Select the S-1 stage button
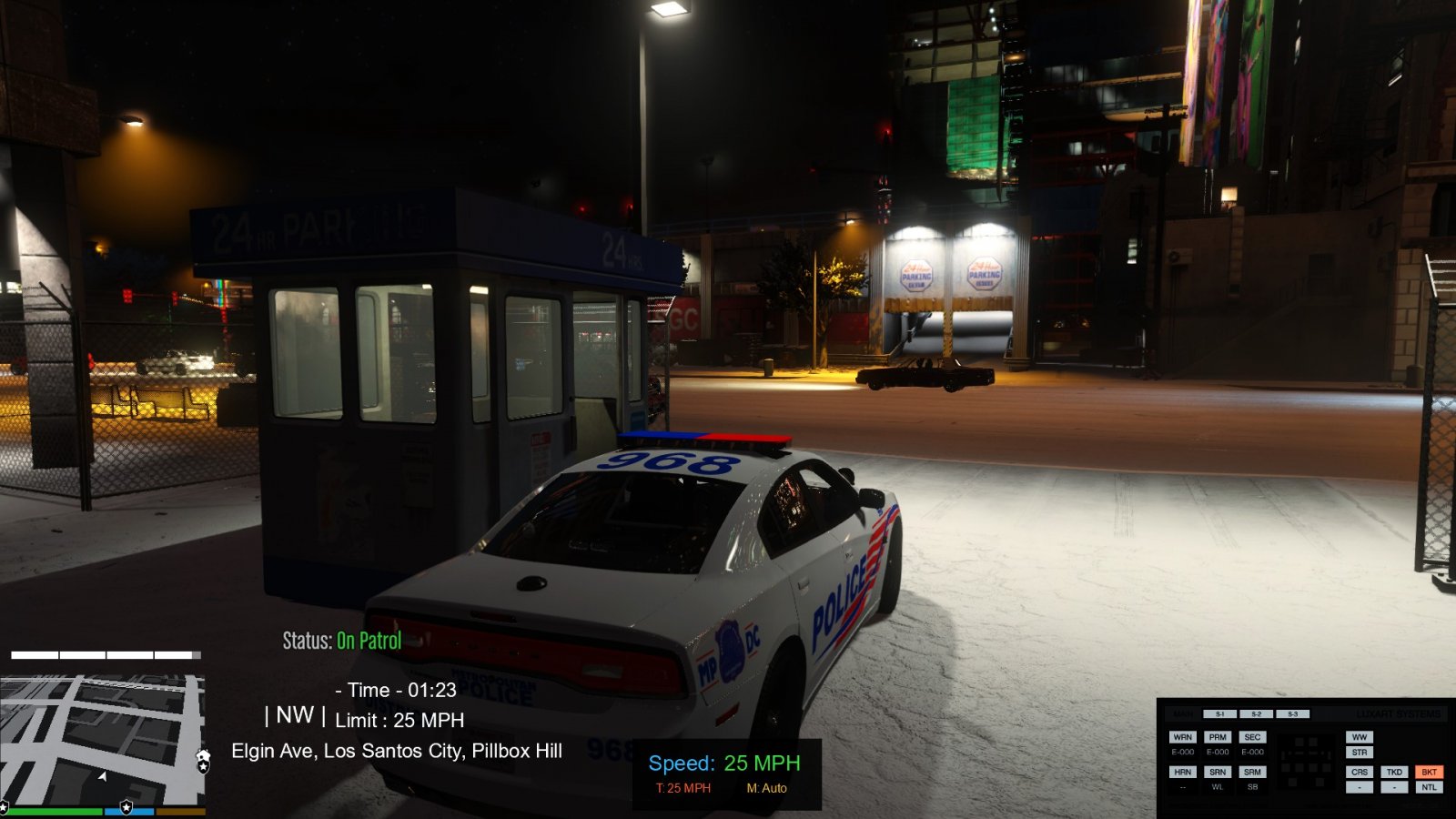This screenshot has width=1456, height=819. pos(1219,714)
